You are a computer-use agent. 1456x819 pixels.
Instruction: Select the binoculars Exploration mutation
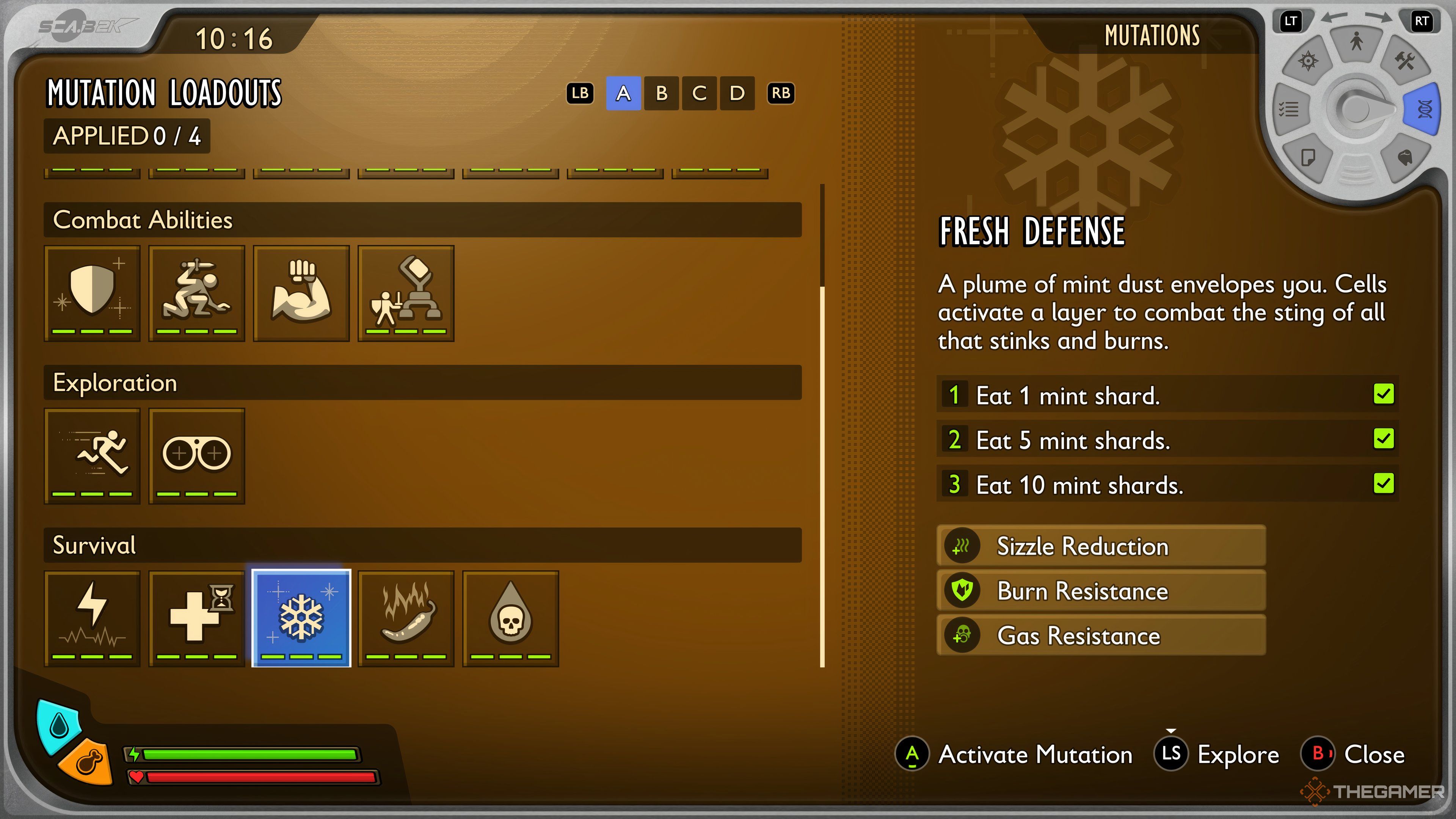pyautogui.click(x=197, y=455)
